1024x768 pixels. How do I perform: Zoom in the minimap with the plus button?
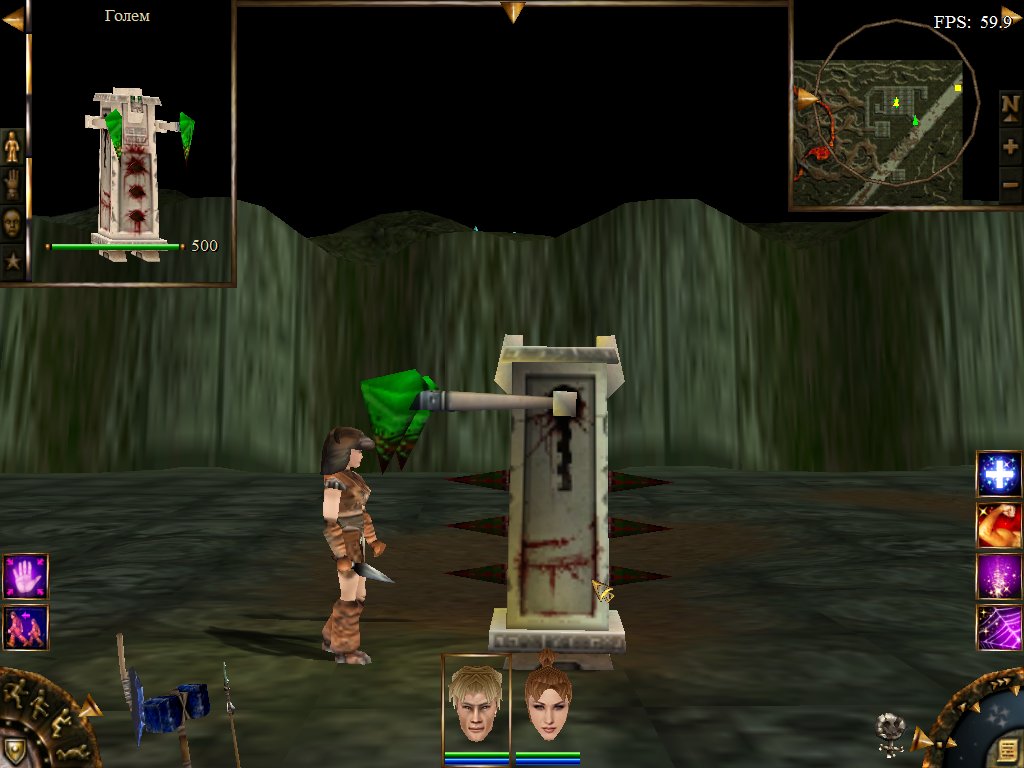(1010, 146)
